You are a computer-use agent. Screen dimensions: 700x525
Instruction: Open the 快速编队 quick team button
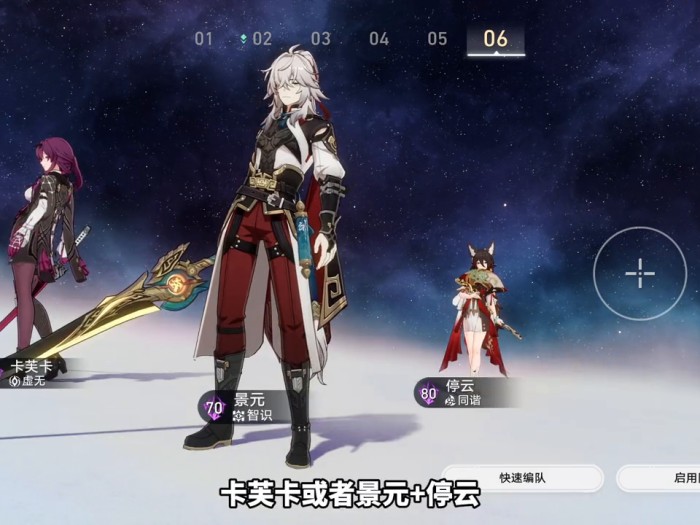522,478
